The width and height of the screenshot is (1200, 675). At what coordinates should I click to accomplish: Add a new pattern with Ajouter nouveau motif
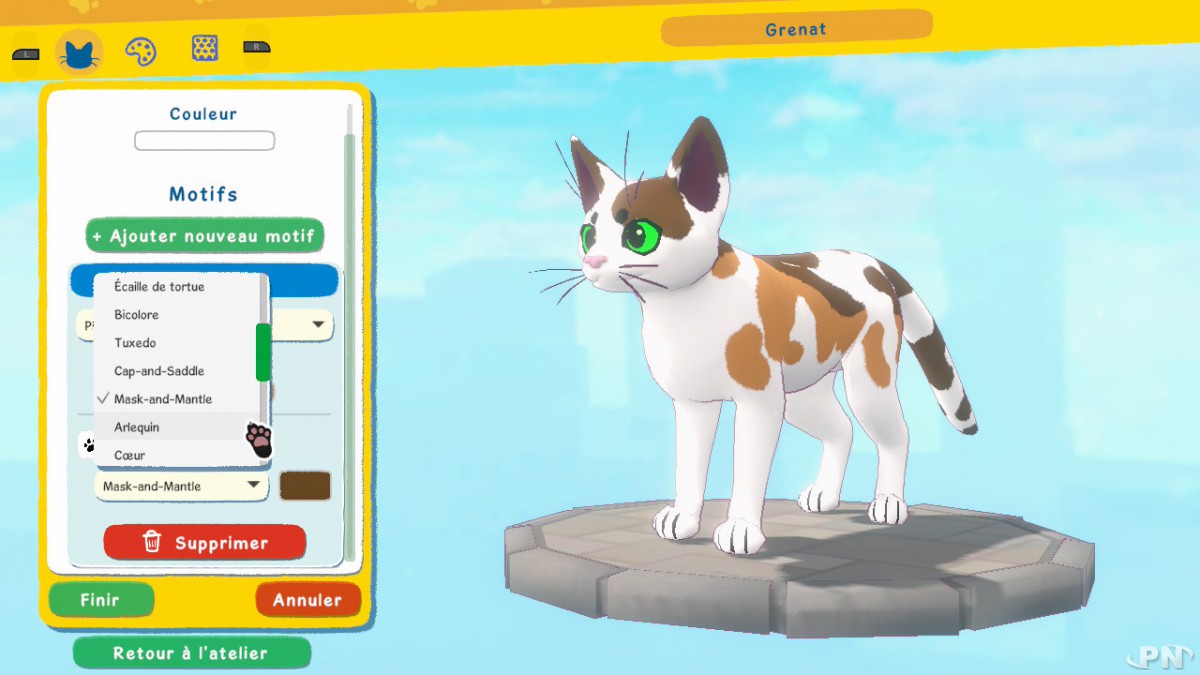pos(204,236)
